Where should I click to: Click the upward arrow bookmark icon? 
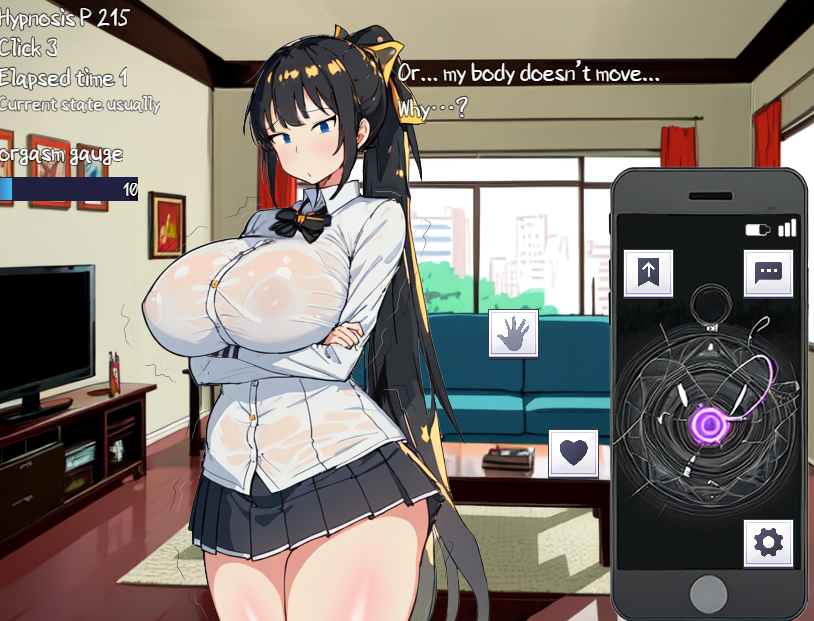[648, 273]
